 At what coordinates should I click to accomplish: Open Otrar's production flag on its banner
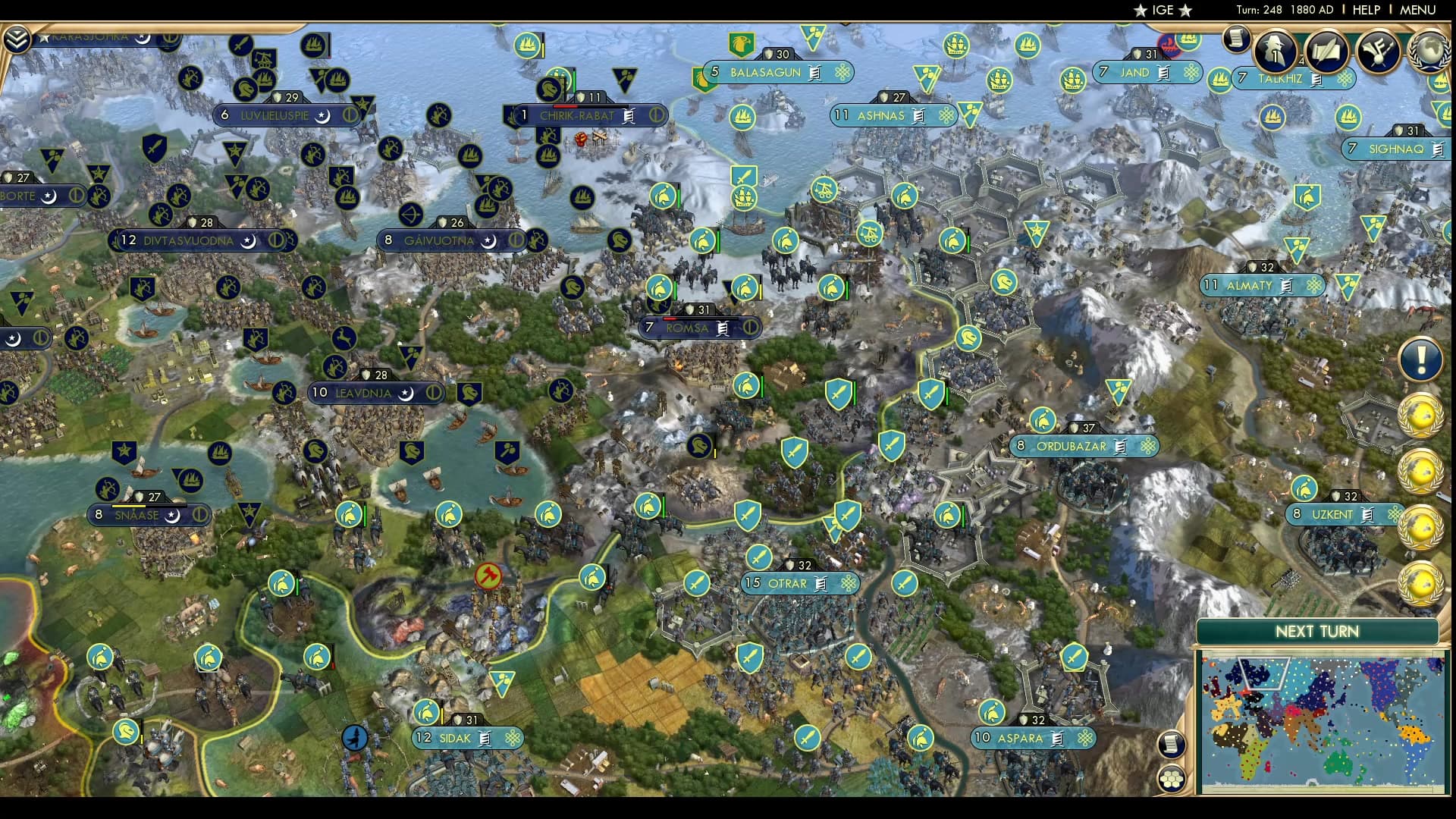tap(819, 584)
